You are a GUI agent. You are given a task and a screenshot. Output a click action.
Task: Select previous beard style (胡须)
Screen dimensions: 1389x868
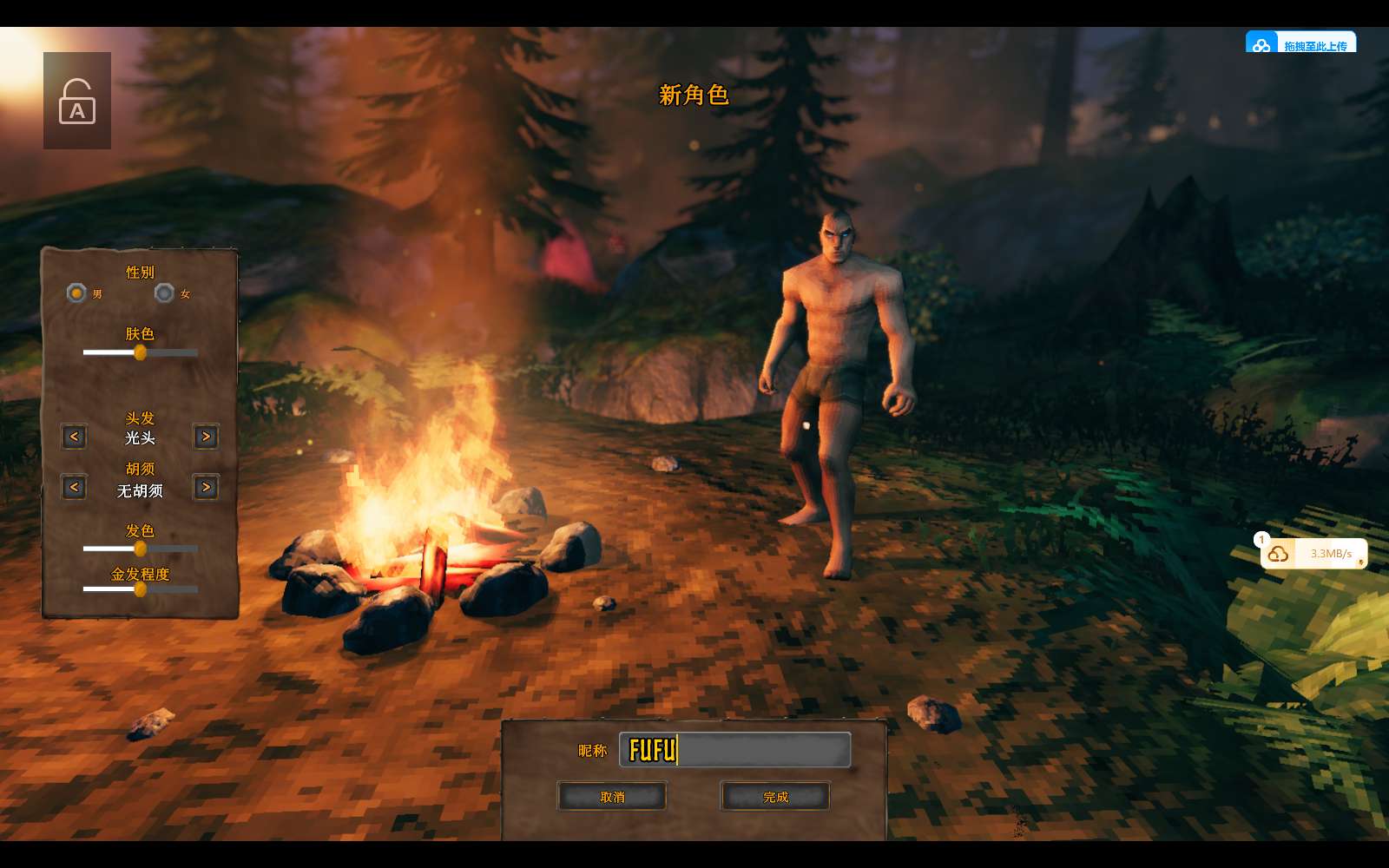point(74,487)
